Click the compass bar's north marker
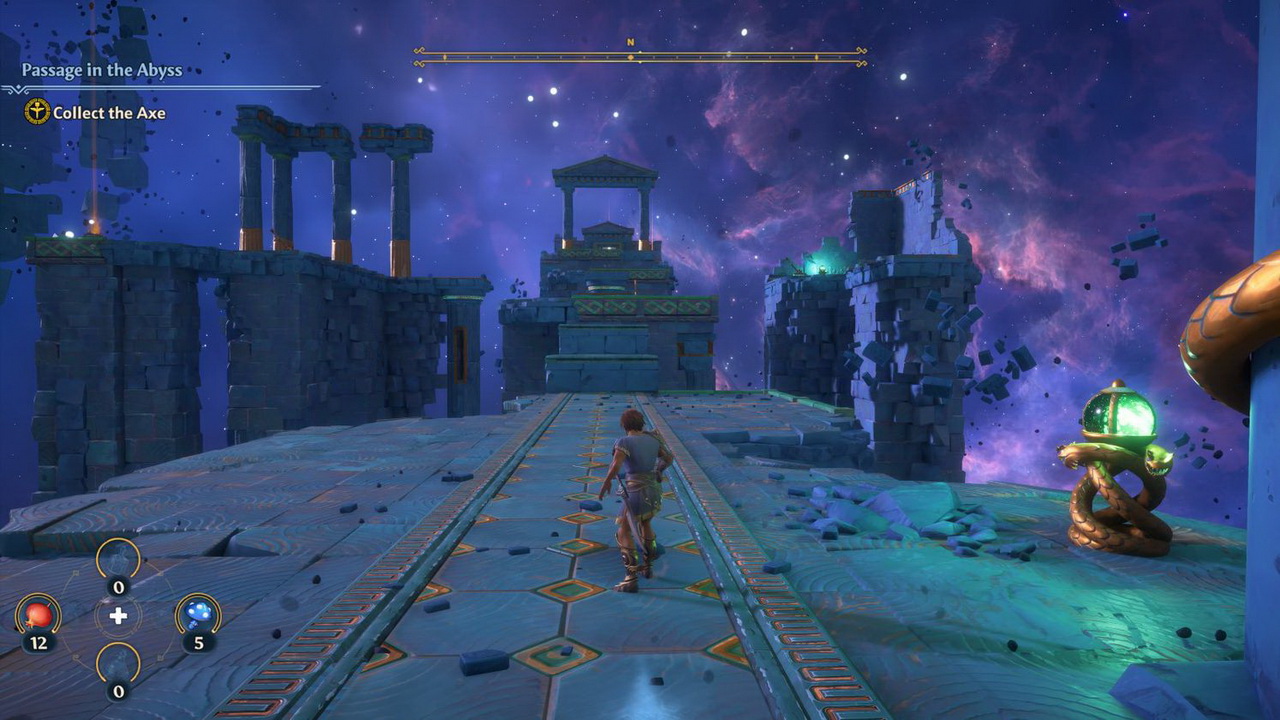The image size is (1280, 720). coord(631,43)
